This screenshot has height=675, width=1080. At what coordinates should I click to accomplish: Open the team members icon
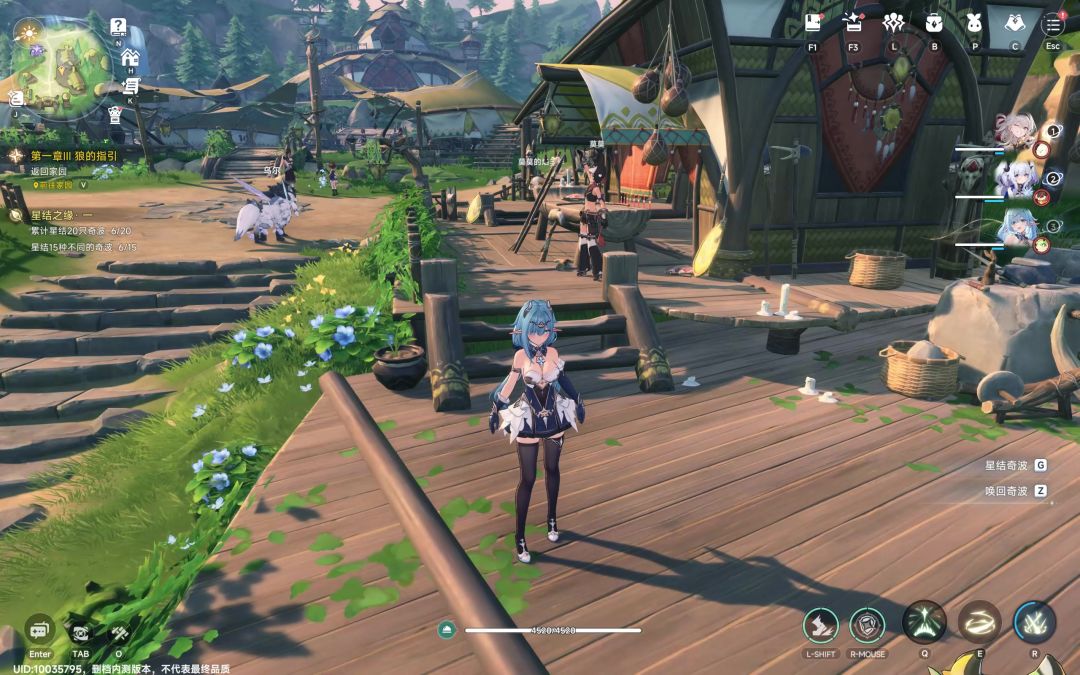pos(893,24)
